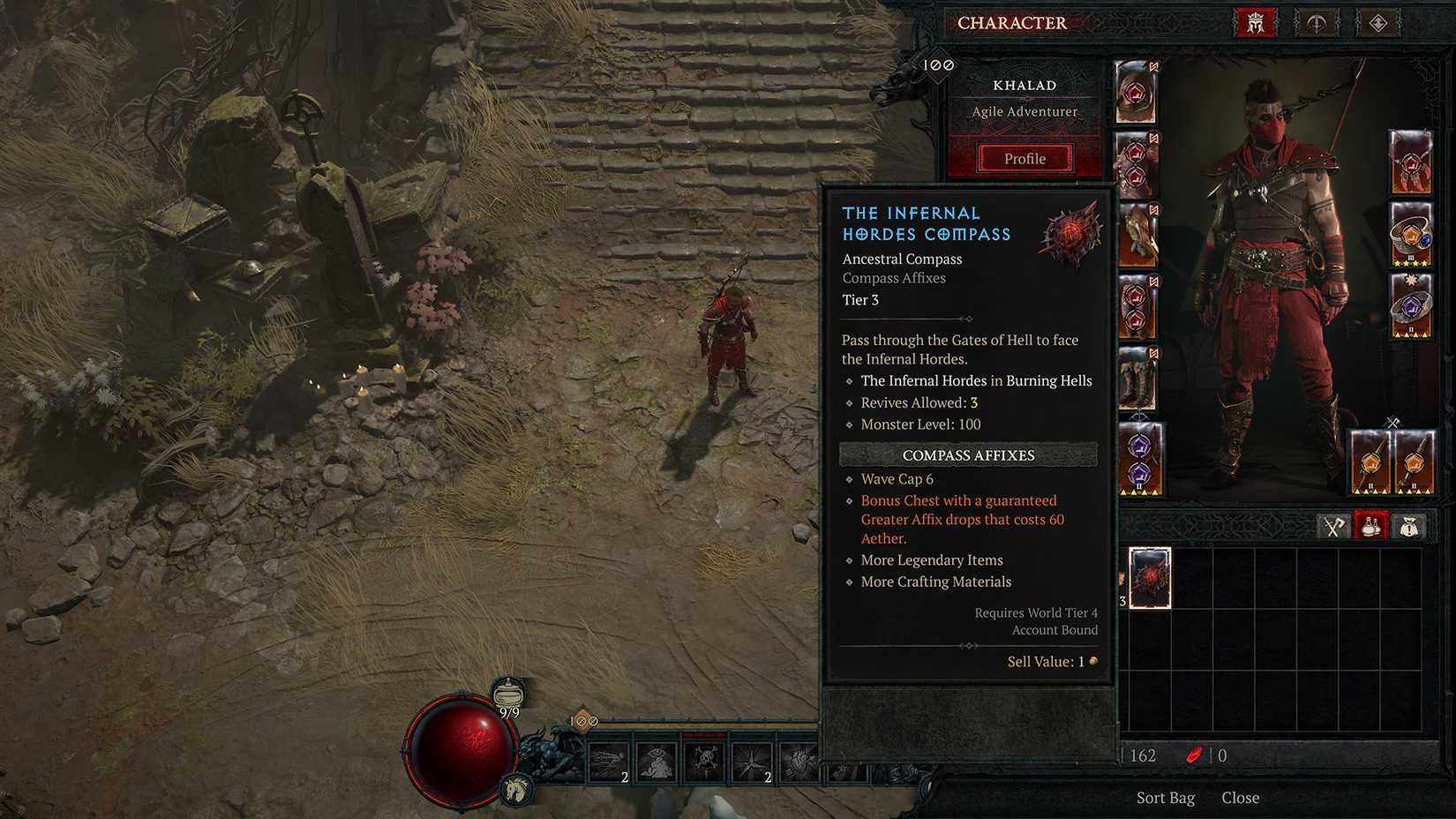Image resolution: width=1456 pixels, height=819 pixels.
Task: Switch to the skill tree tab at the top
Action: pyautogui.click(x=1317, y=24)
